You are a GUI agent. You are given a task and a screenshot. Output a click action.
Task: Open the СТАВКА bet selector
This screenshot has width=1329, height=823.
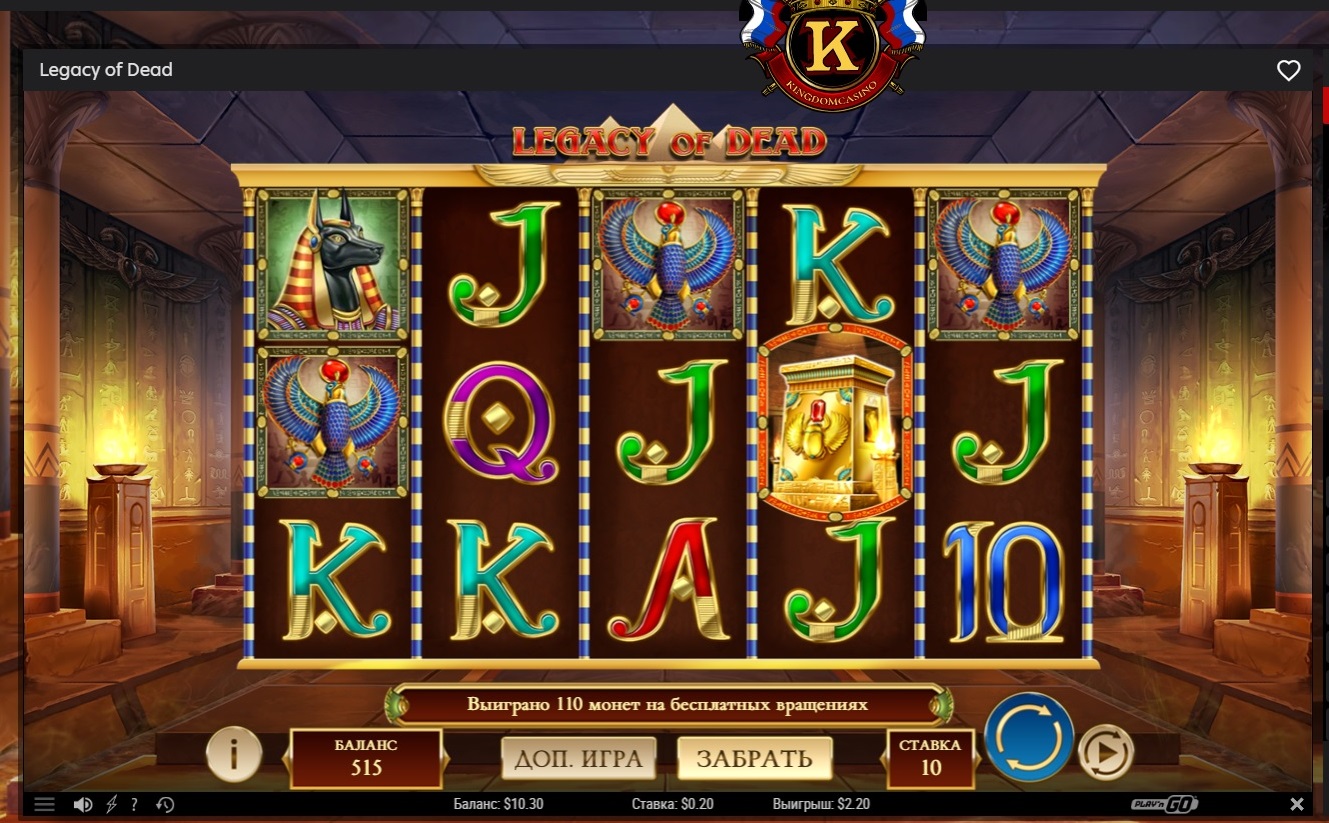930,757
